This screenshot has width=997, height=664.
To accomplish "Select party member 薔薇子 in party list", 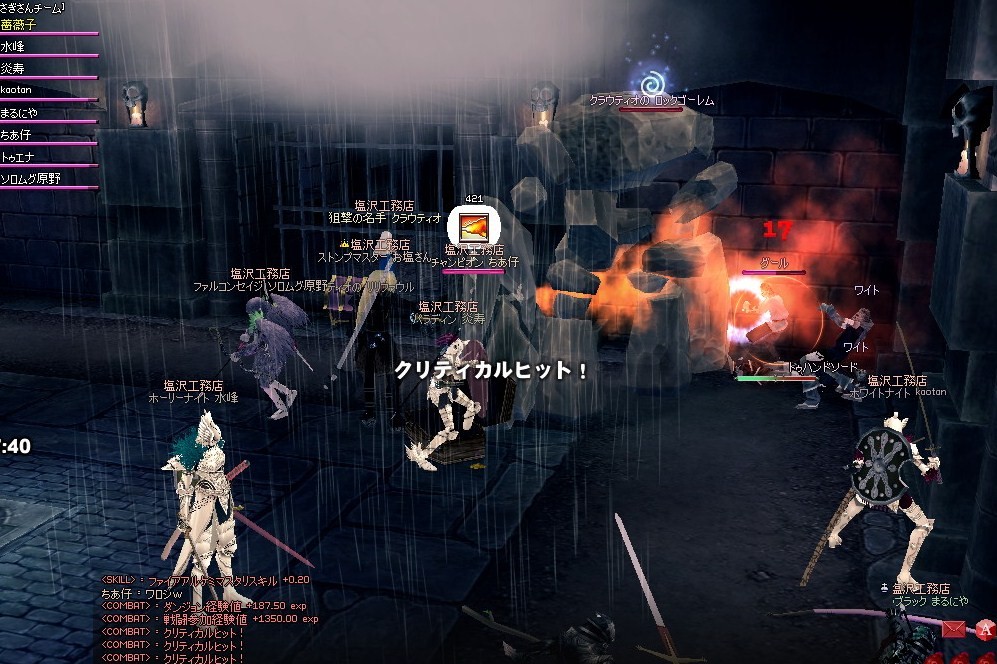I will pyautogui.click(x=20, y=25).
